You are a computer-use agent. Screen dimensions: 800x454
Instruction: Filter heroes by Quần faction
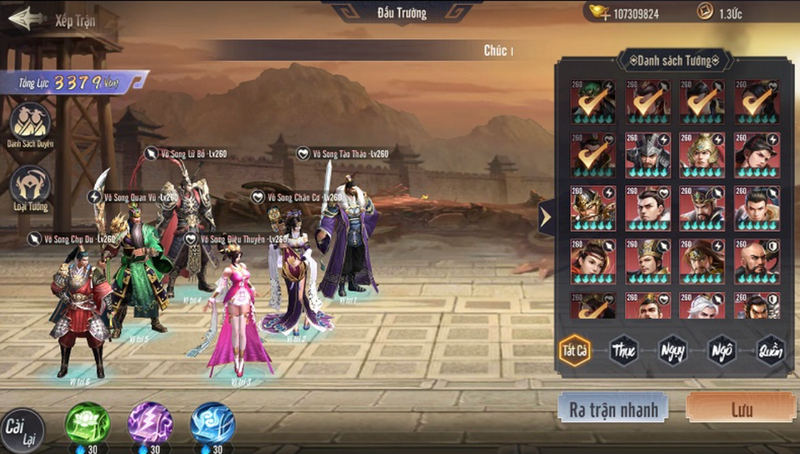[771, 351]
